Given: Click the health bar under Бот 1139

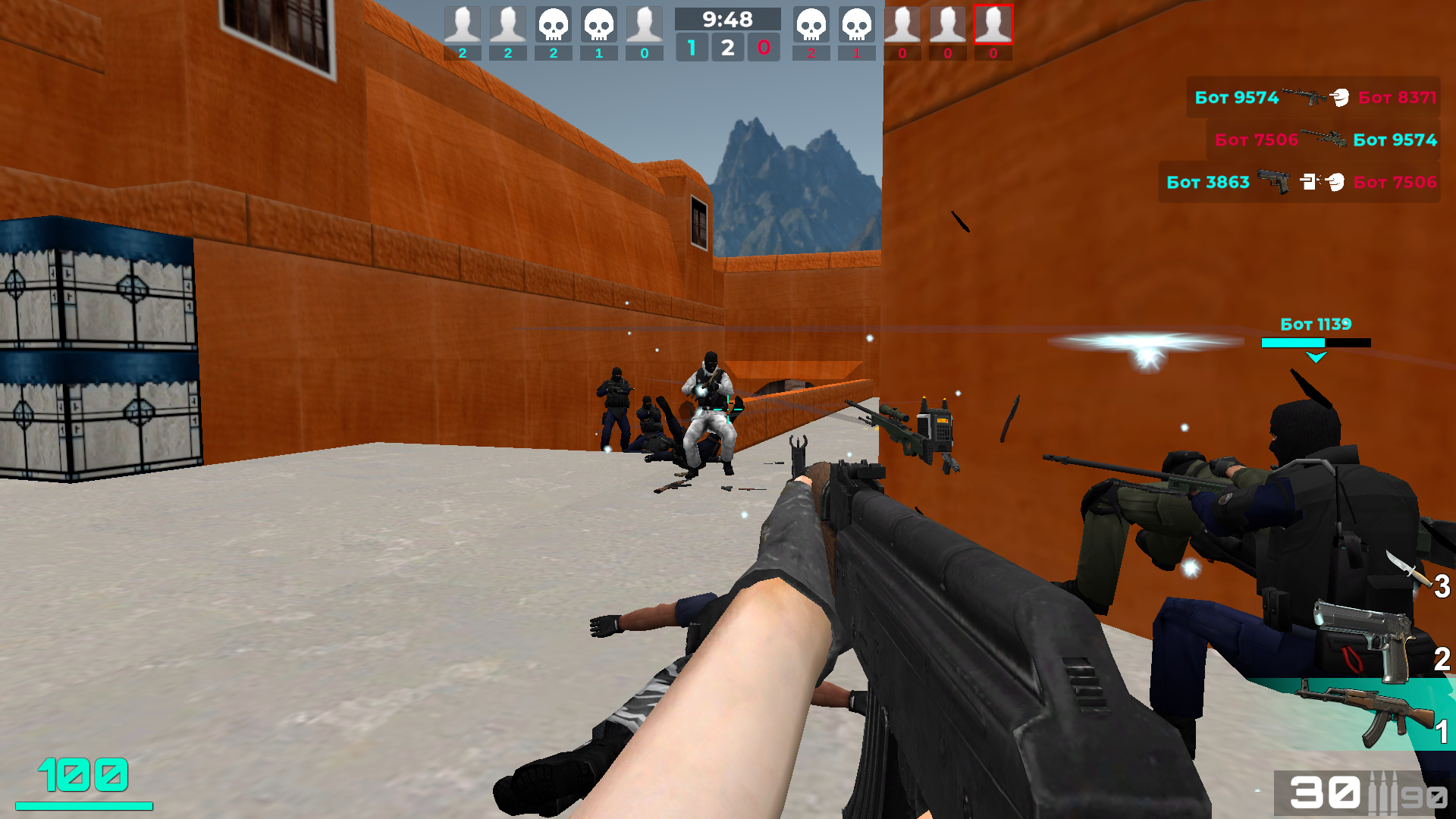Looking at the screenshot, I should pyautogui.click(x=1316, y=343).
